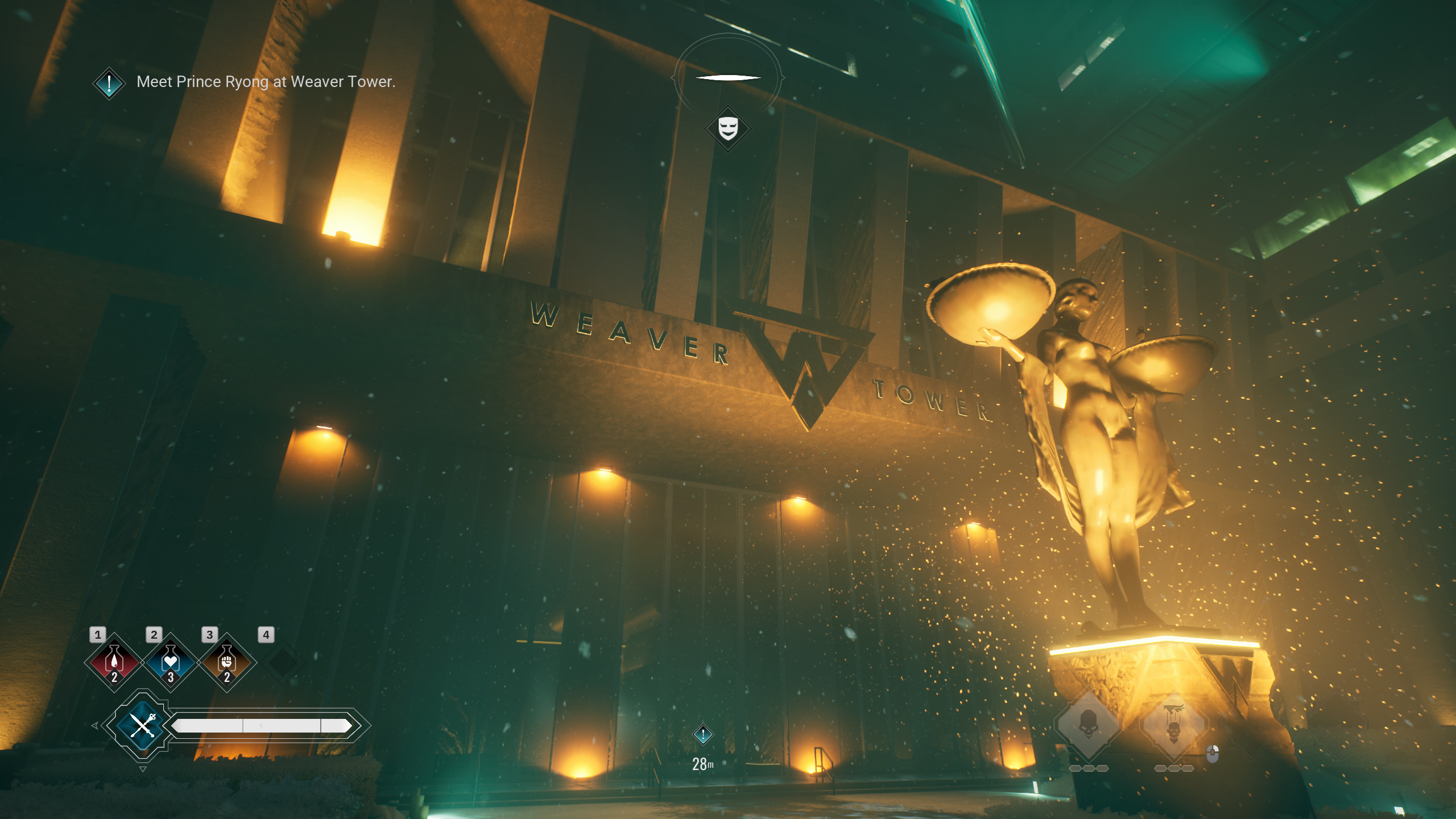Select the quest waypoint marker showing 28m
The width and height of the screenshot is (1456, 819).
tap(703, 735)
